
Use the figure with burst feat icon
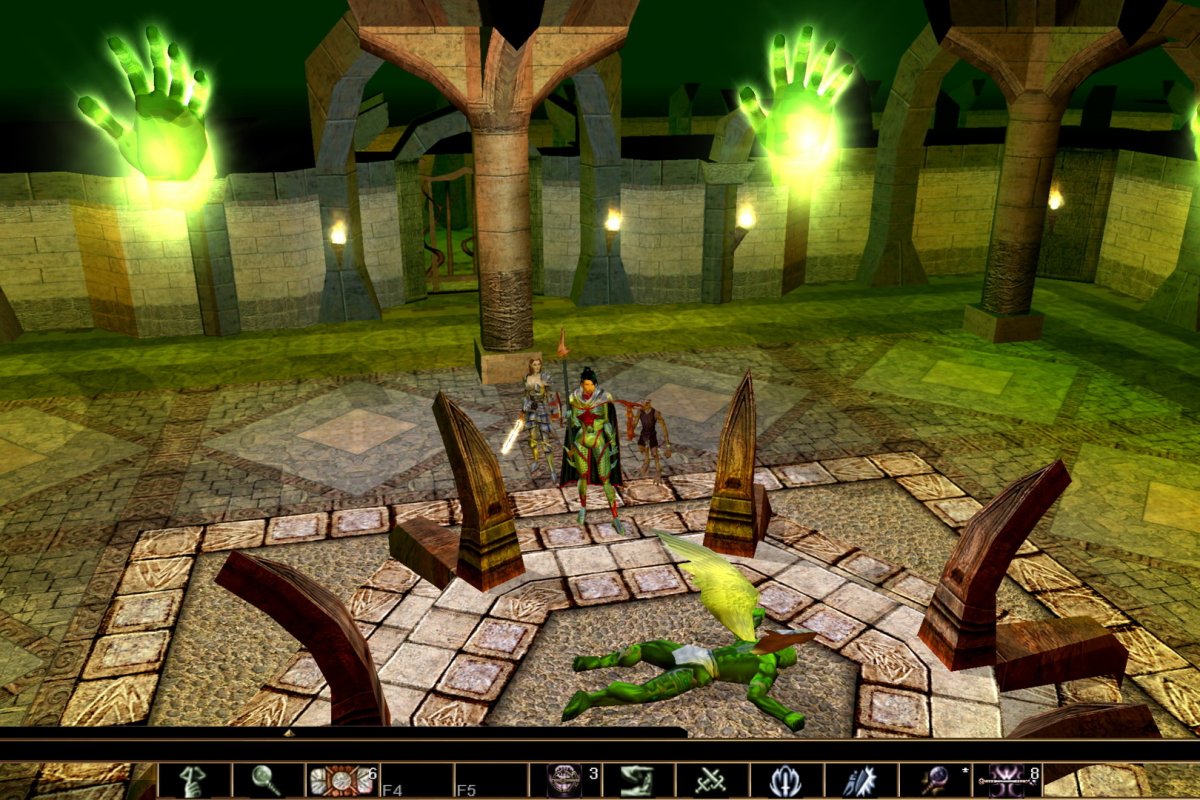coord(860,780)
